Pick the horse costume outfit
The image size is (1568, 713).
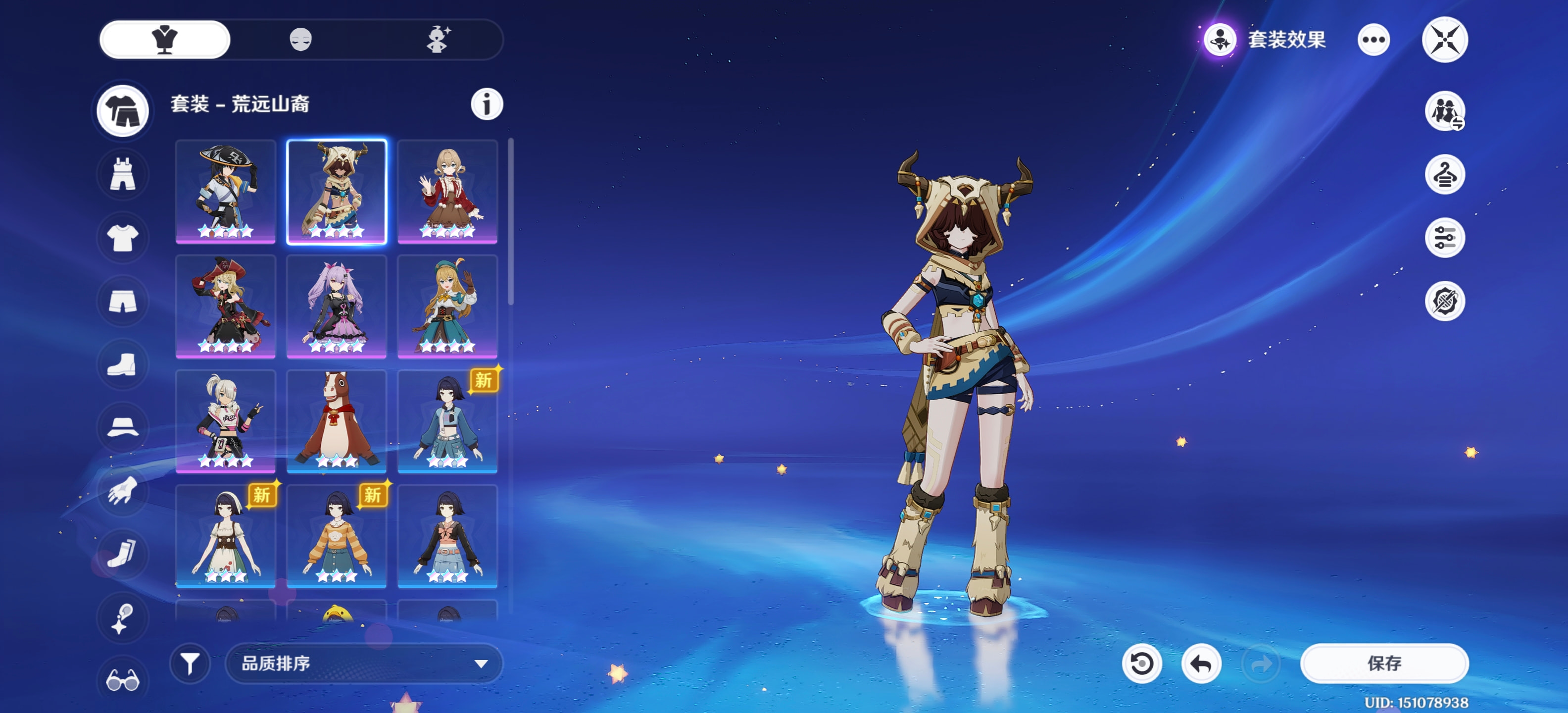click(x=336, y=421)
